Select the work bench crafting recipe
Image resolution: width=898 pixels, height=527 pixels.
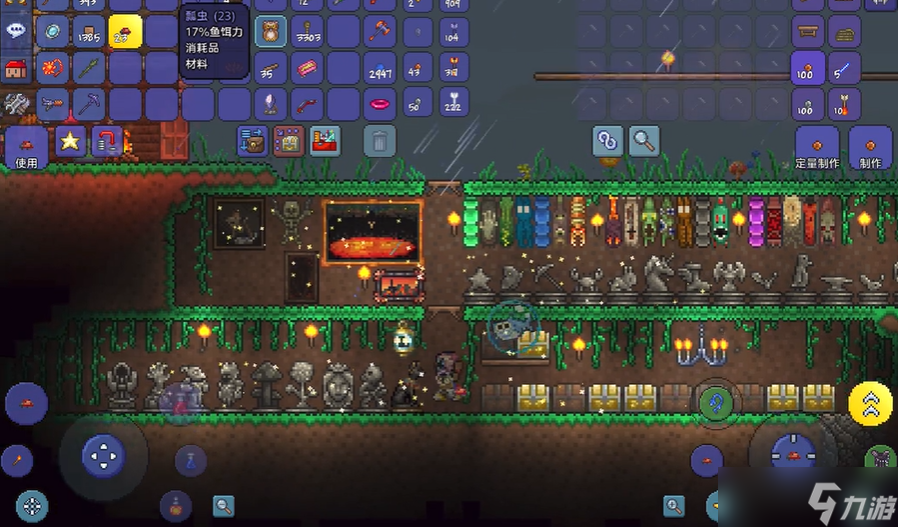(808, 32)
